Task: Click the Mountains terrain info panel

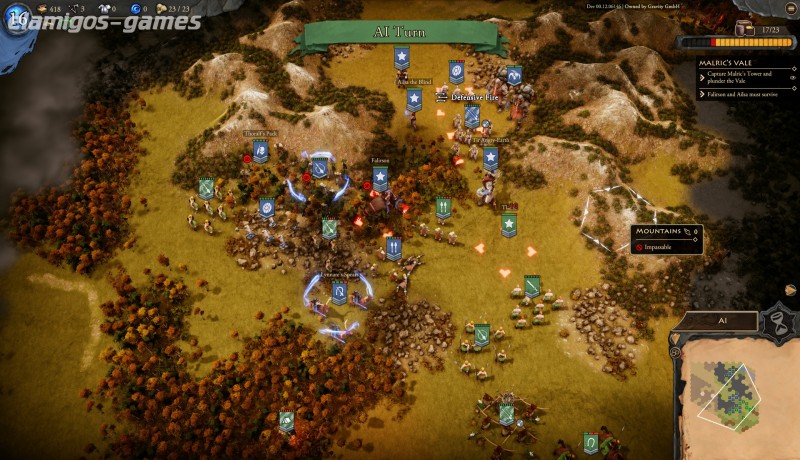Action: click(x=666, y=239)
